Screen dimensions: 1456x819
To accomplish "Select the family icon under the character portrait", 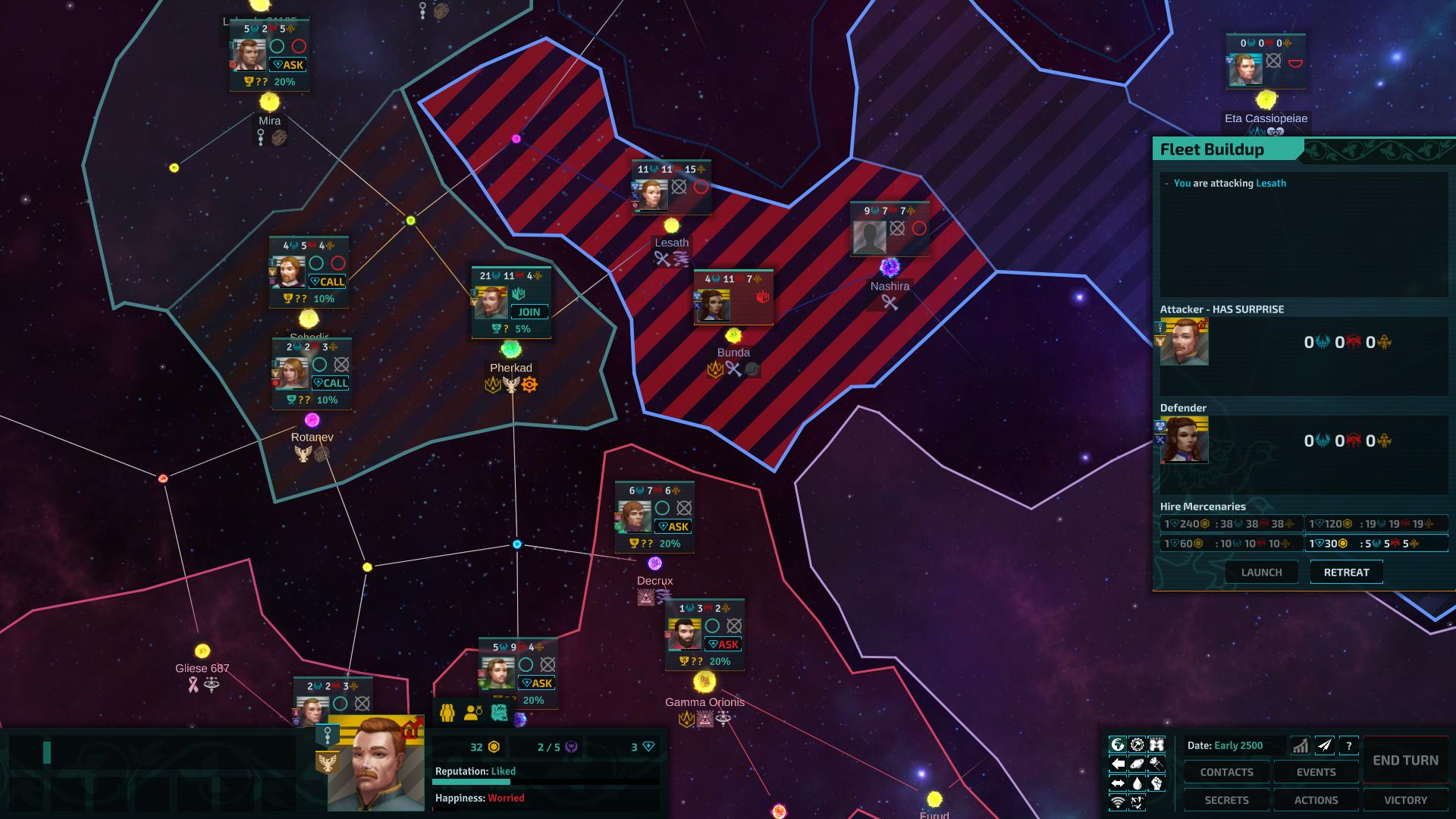I will (x=447, y=711).
